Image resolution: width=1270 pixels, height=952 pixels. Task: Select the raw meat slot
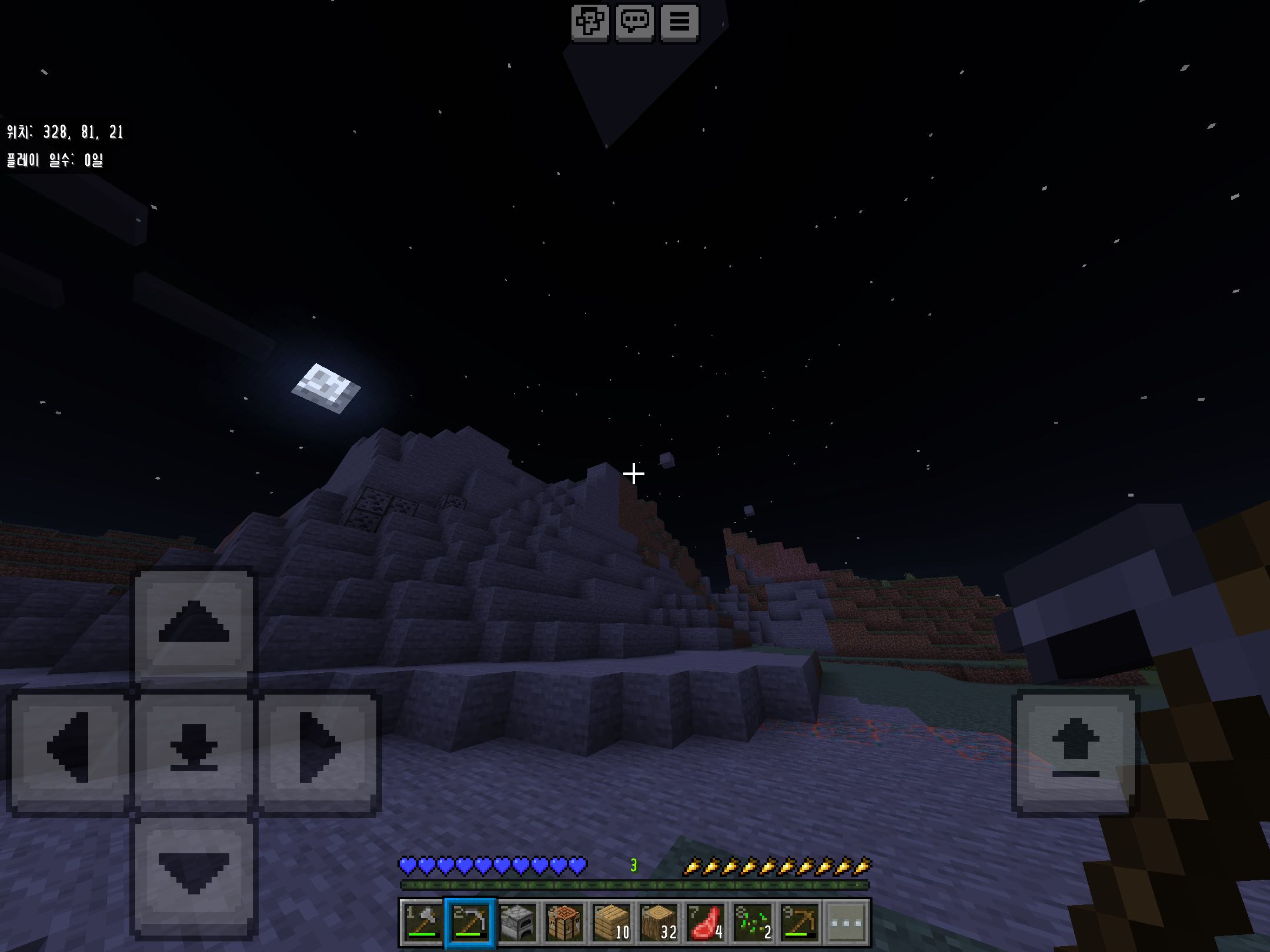[706, 922]
